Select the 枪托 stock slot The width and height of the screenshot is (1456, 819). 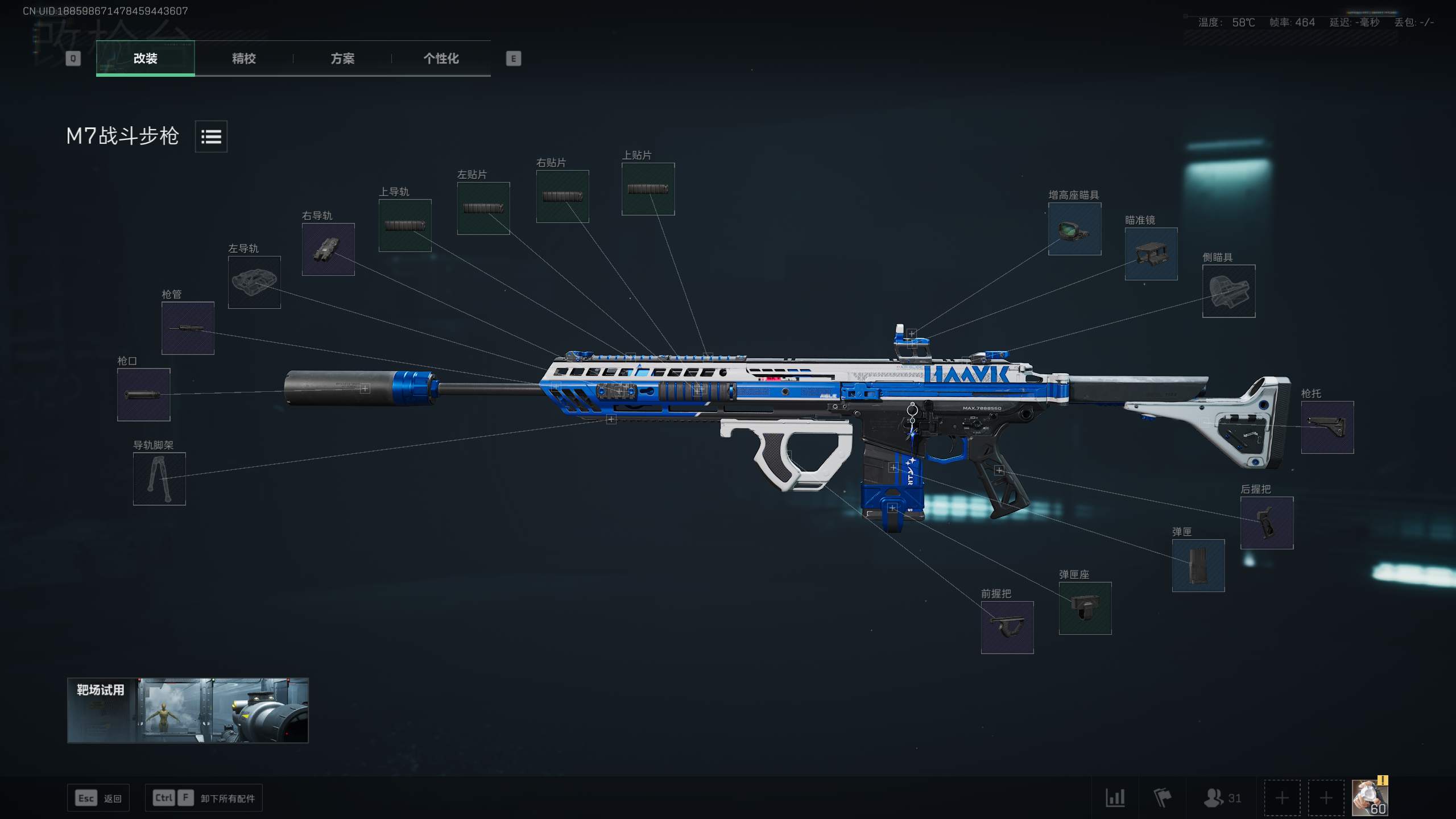pos(1327,427)
